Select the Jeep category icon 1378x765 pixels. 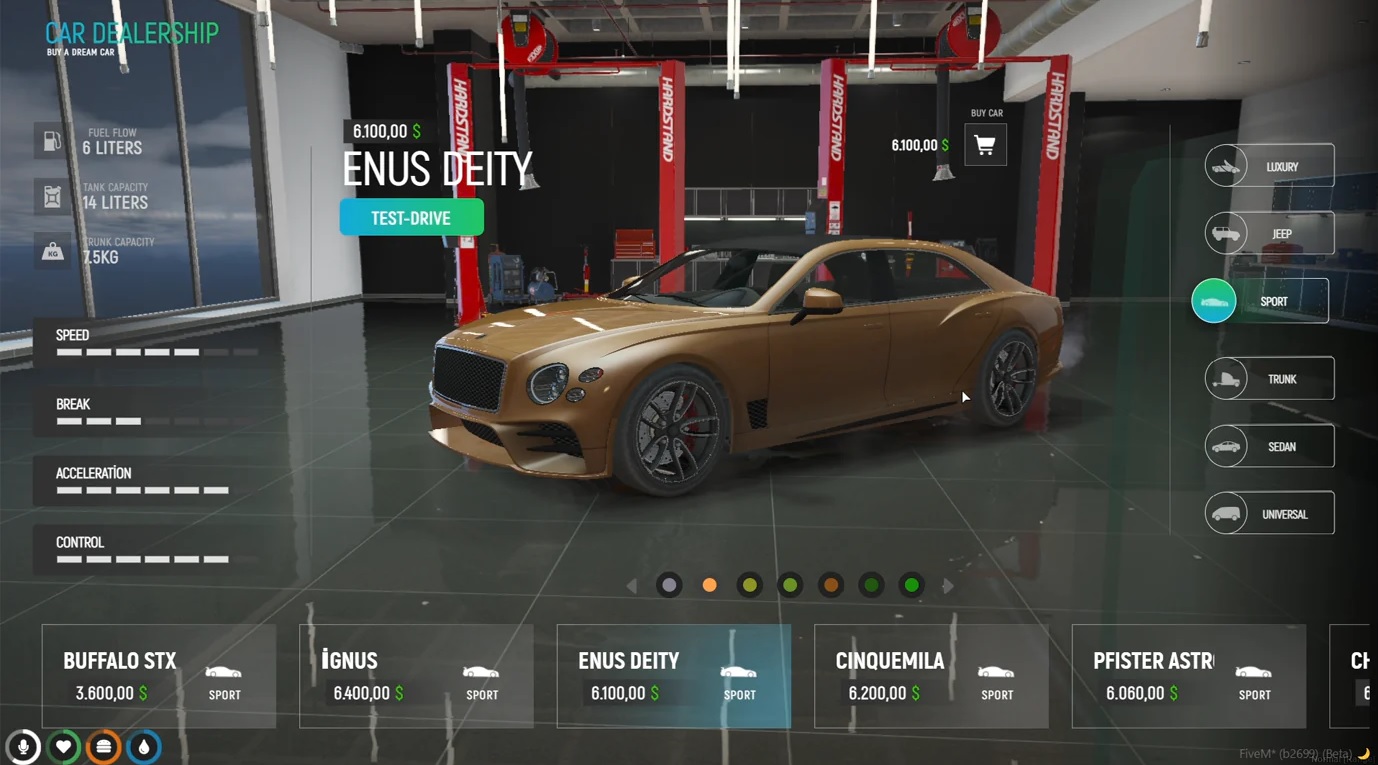tap(1224, 232)
